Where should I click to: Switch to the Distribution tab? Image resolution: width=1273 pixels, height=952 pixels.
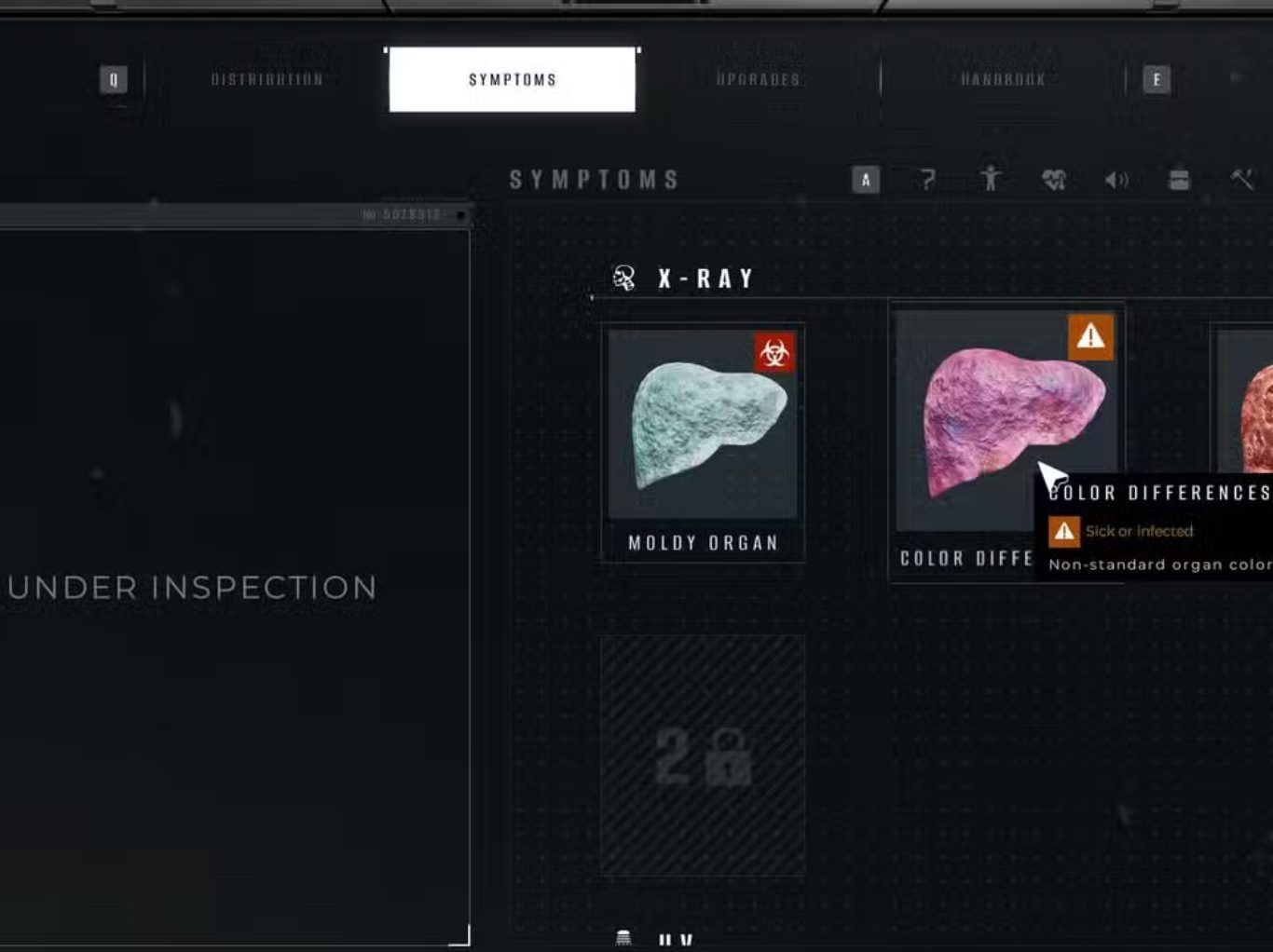click(267, 80)
